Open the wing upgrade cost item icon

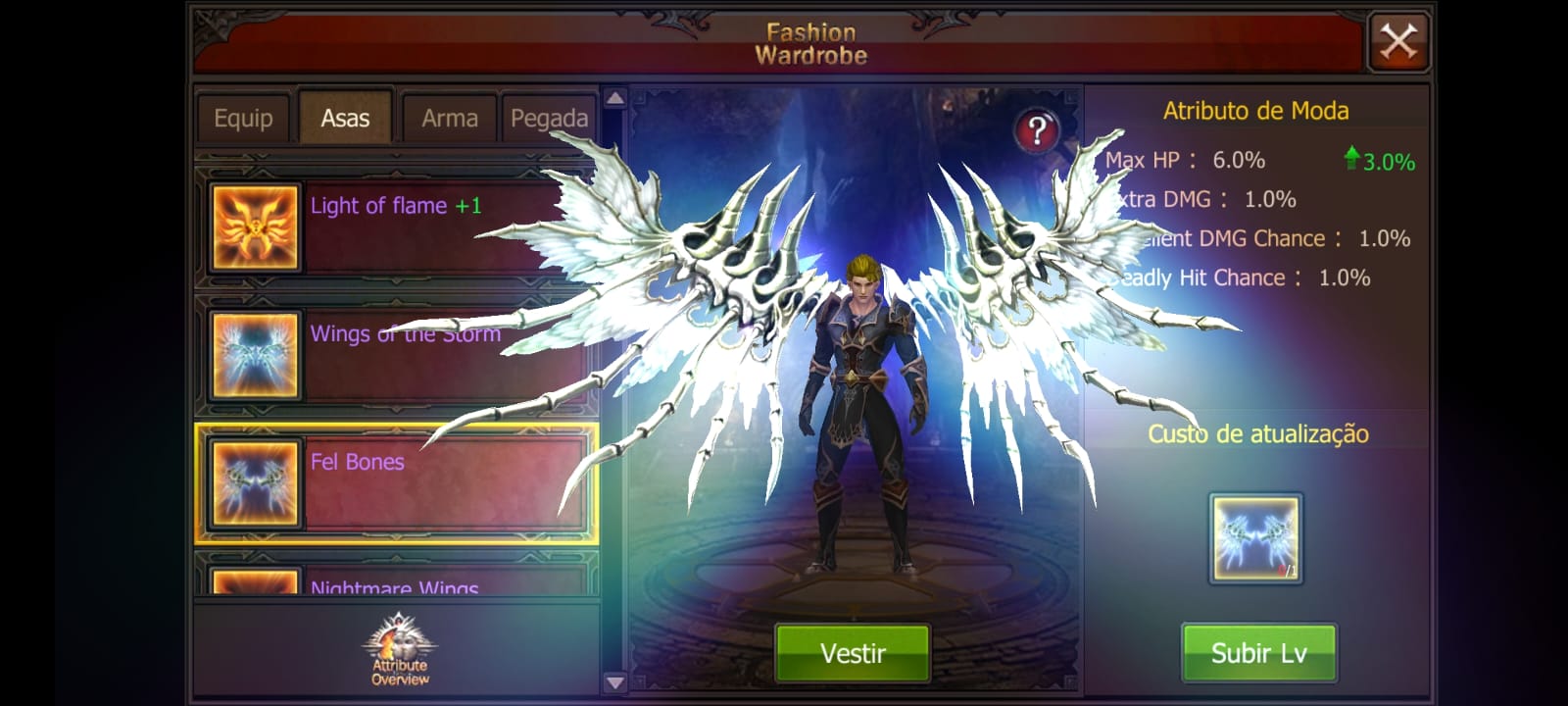click(1257, 537)
